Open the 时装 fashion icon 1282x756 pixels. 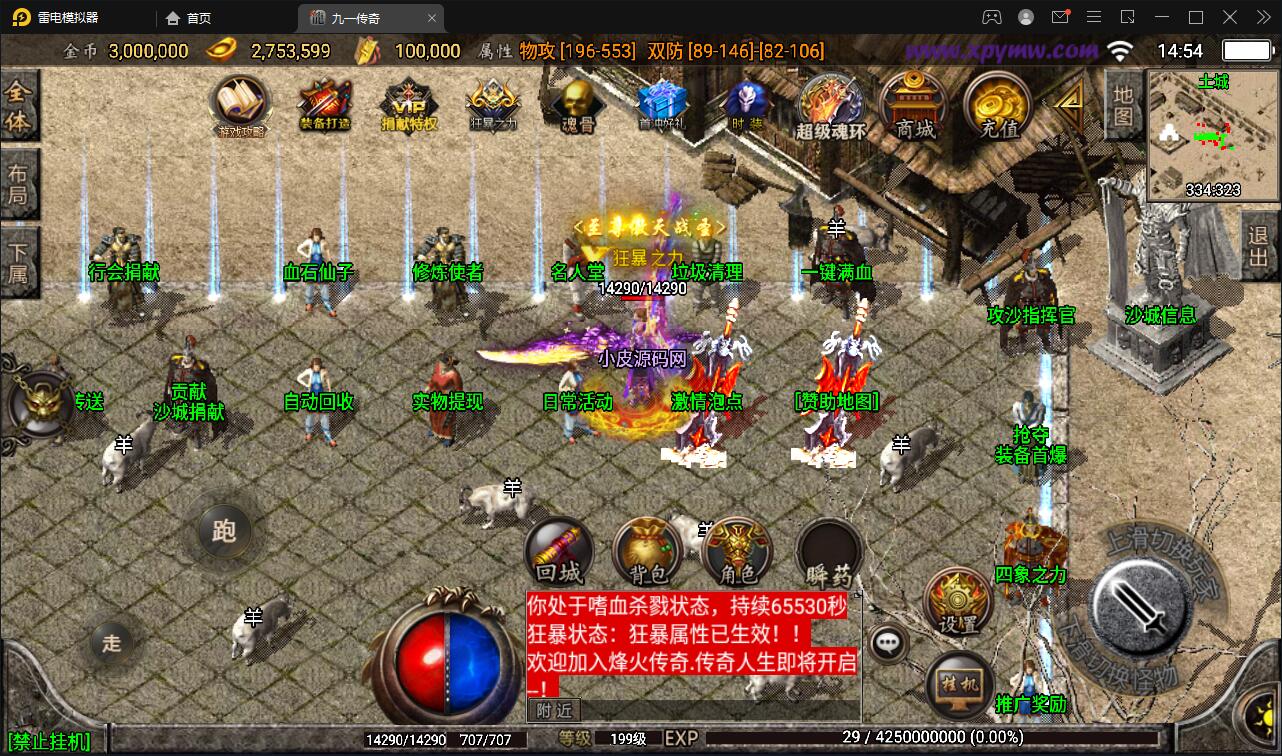(744, 105)
